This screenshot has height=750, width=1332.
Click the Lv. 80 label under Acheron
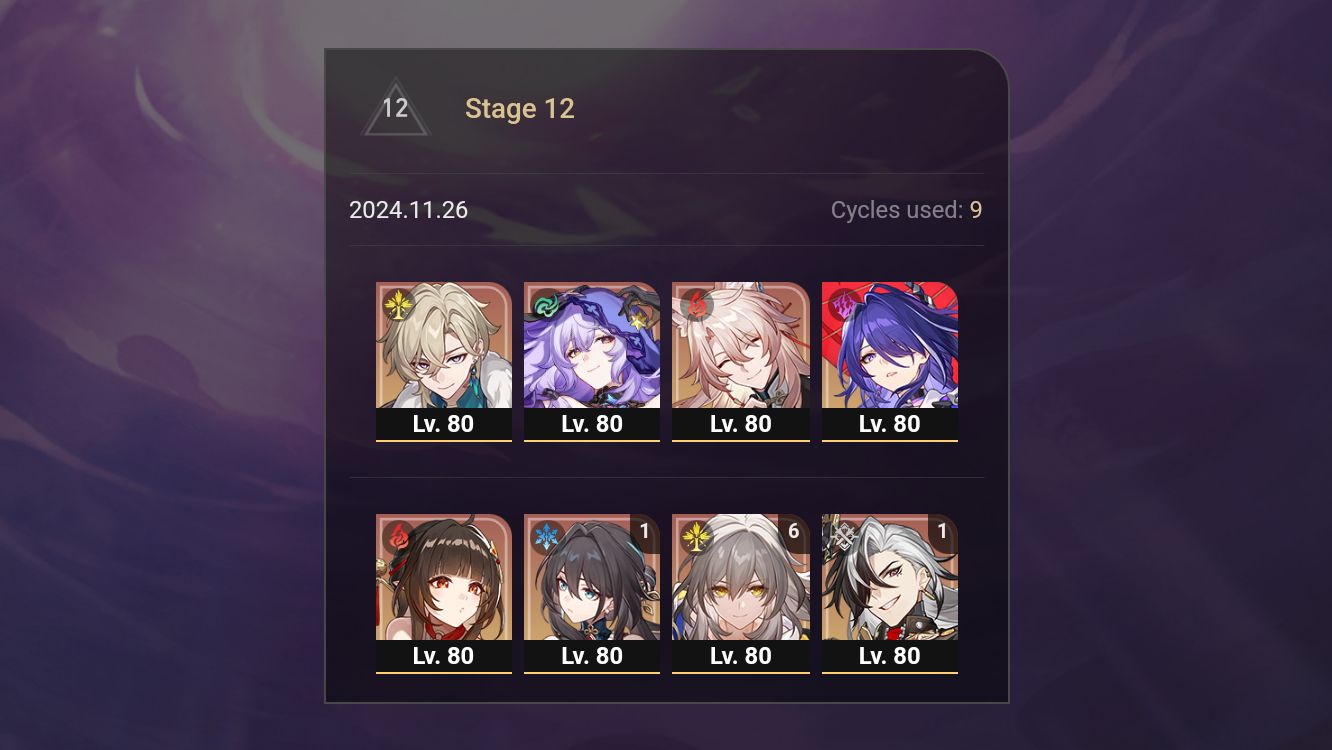[889, 424]
